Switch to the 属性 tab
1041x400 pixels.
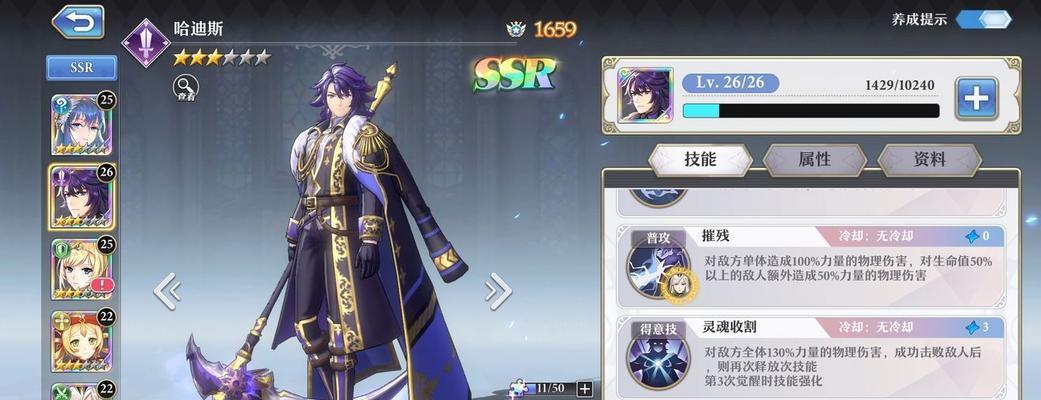[x=814, y=160]
